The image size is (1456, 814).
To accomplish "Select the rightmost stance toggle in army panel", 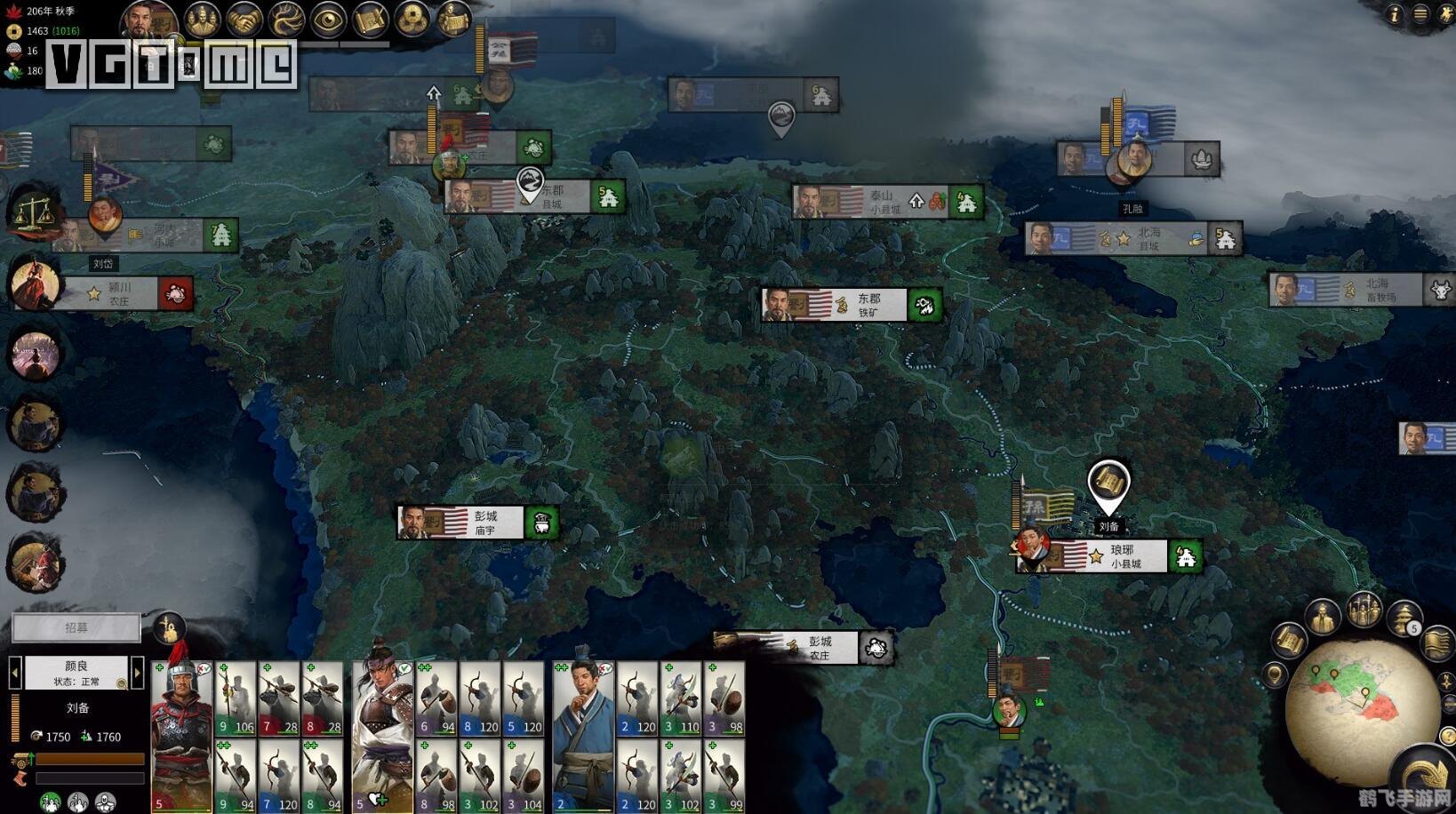I will tap(103, 802).
